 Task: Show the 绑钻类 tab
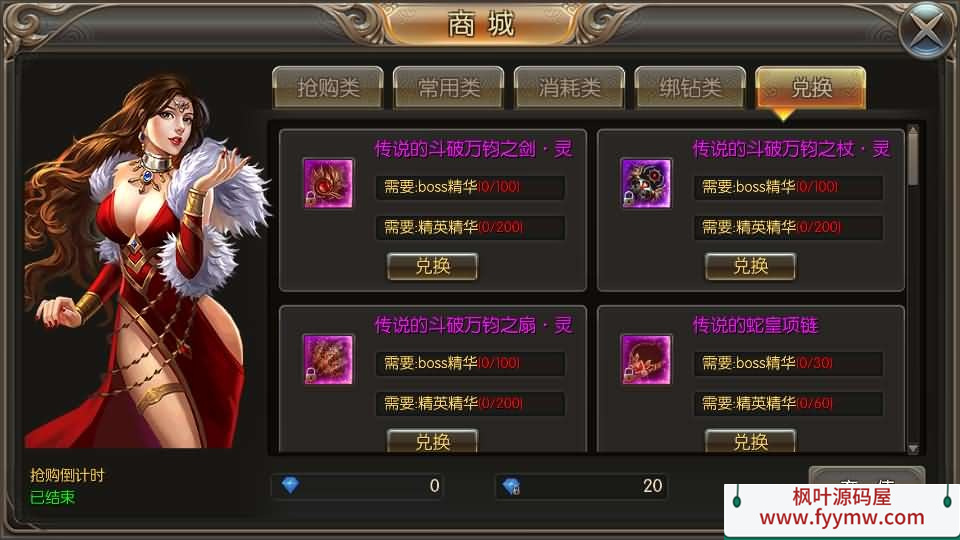pyautogui.click(x=690, y=88)
